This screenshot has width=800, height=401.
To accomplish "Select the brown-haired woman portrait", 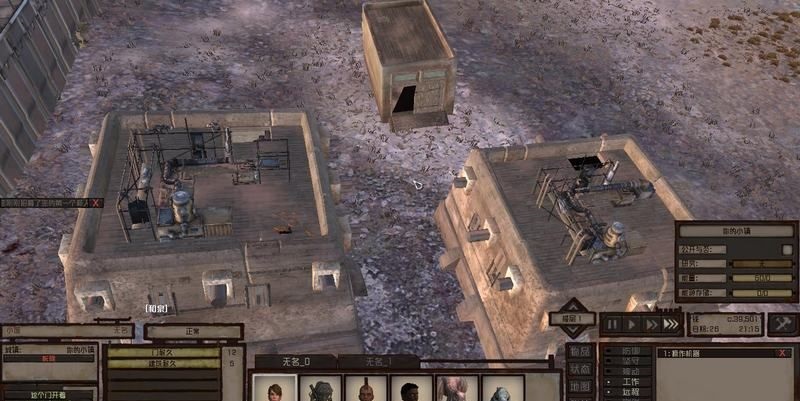I will (x=274, y=389).
